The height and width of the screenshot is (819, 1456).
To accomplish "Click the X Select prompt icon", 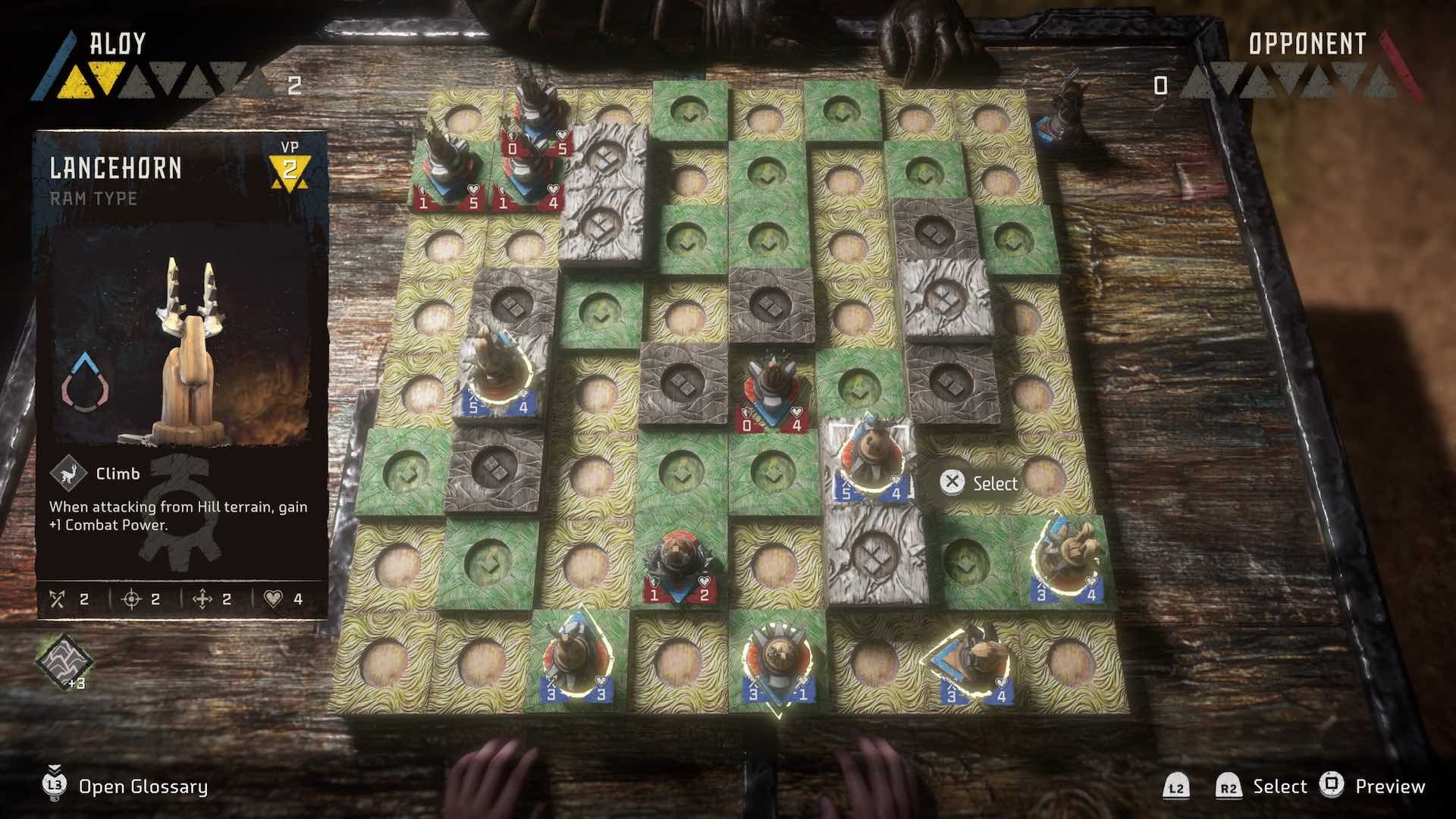I will [x=952, y=482].
